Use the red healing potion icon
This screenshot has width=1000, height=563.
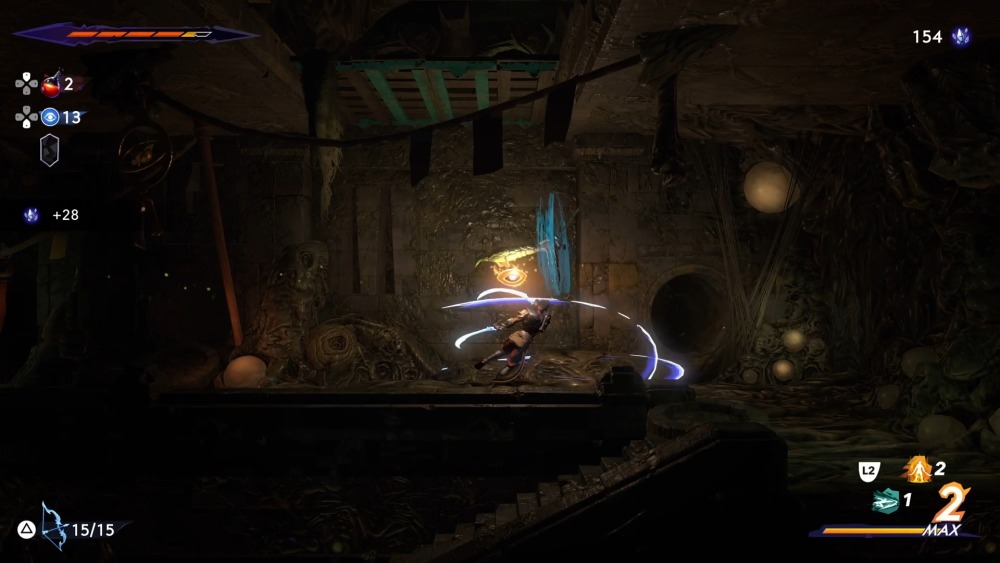coord(52,83)
